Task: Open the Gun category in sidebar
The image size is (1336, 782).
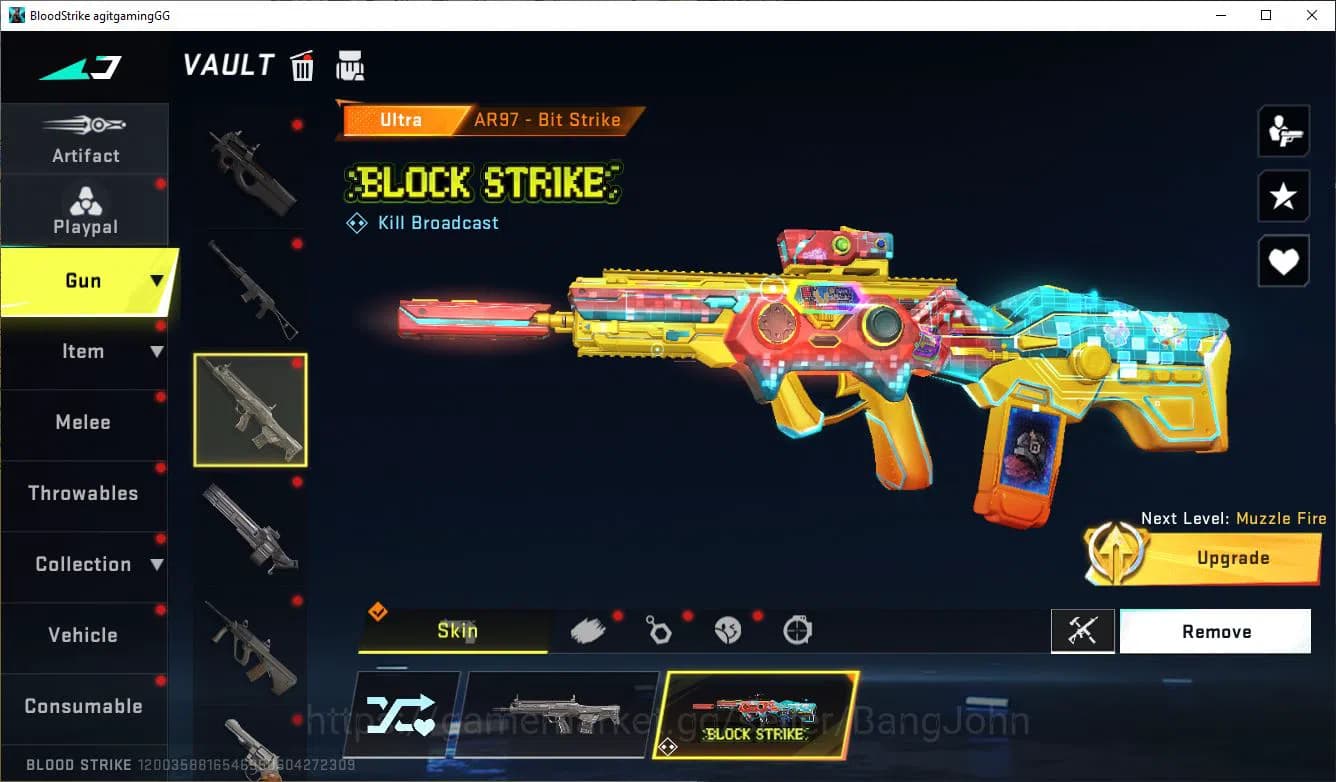Action: point(85,281)
